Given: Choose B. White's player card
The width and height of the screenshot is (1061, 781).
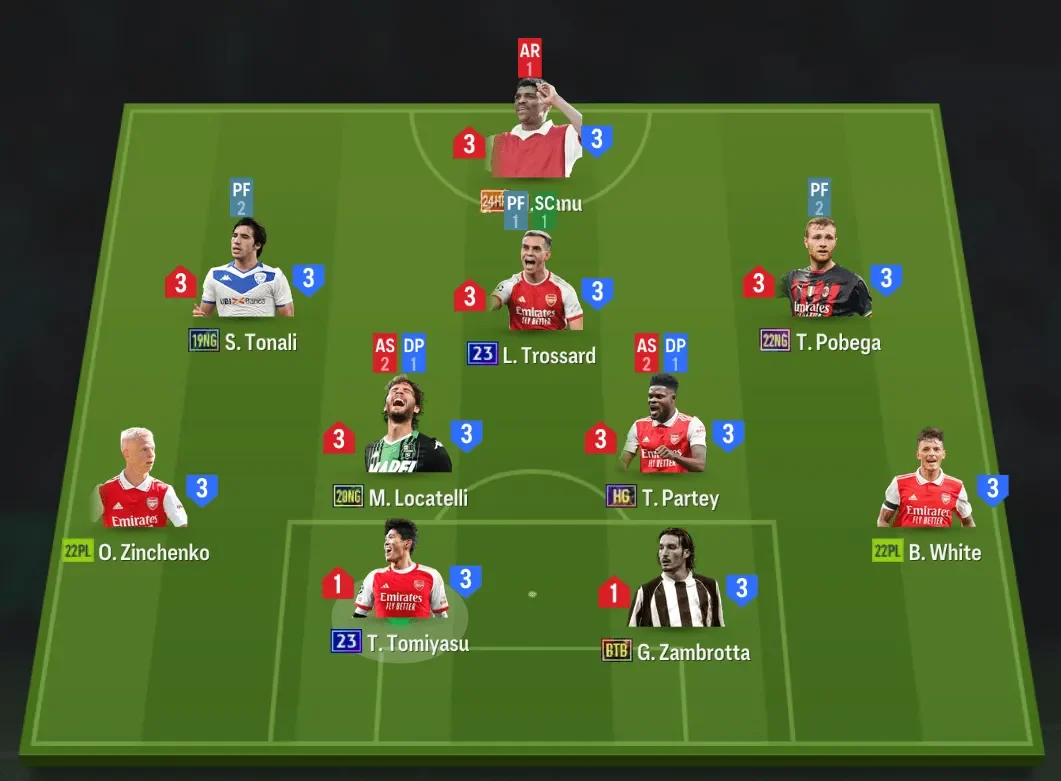Looking at the screenshot, I should (926, 485).
